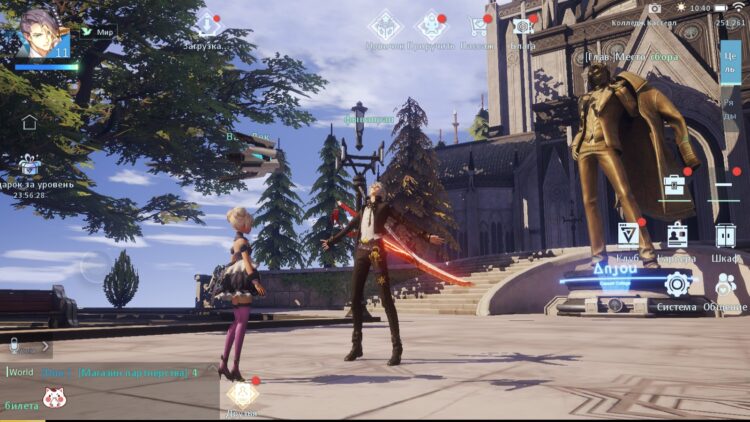Open Система gear settings
750x422 pixels.
pyautogui.click(x=677, y=287)
